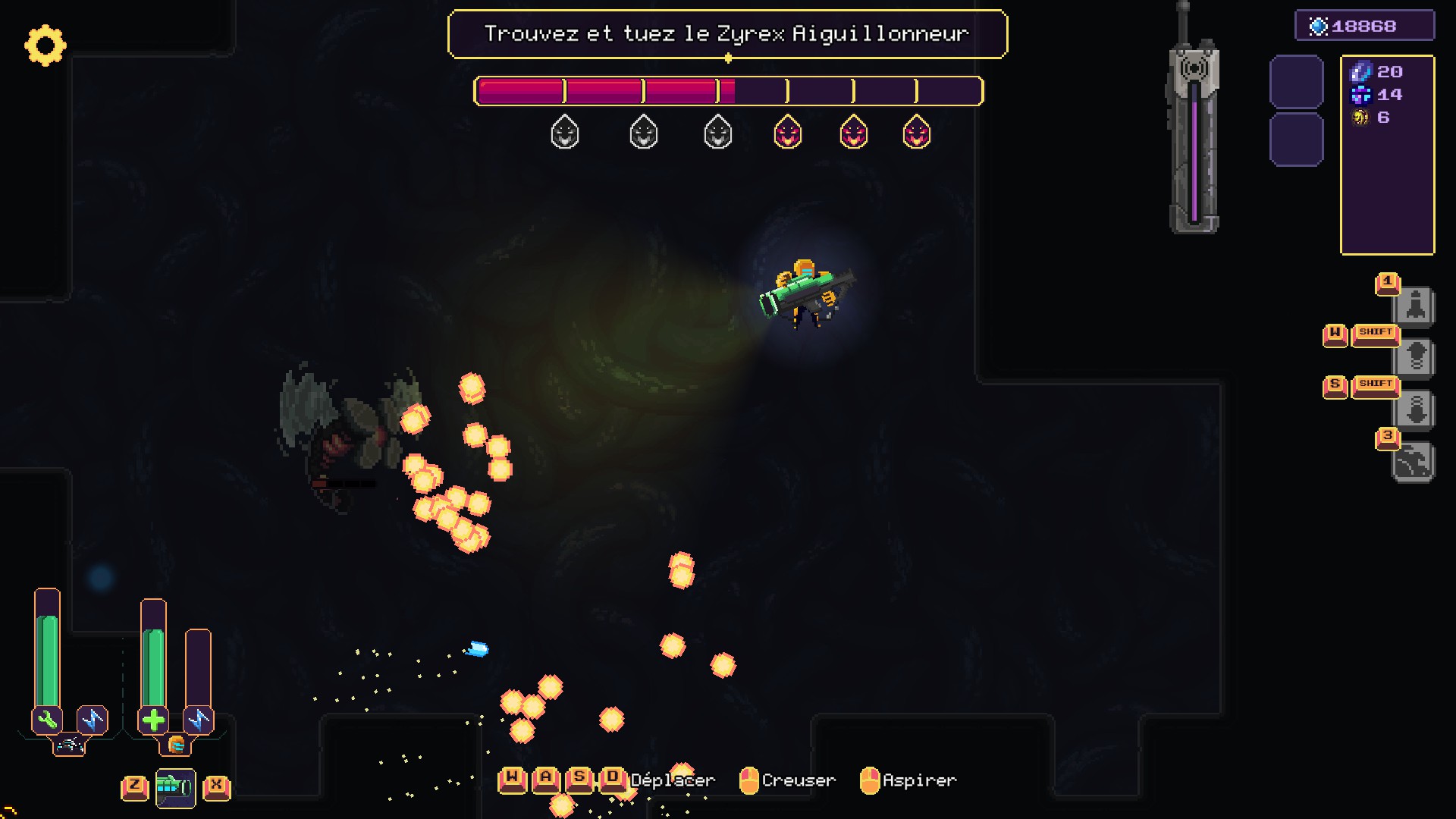Activate the downward arrow spring ability
The height and width of the screenshot is (819, 1456).
pyautogui.click(x=1415, y=410)
